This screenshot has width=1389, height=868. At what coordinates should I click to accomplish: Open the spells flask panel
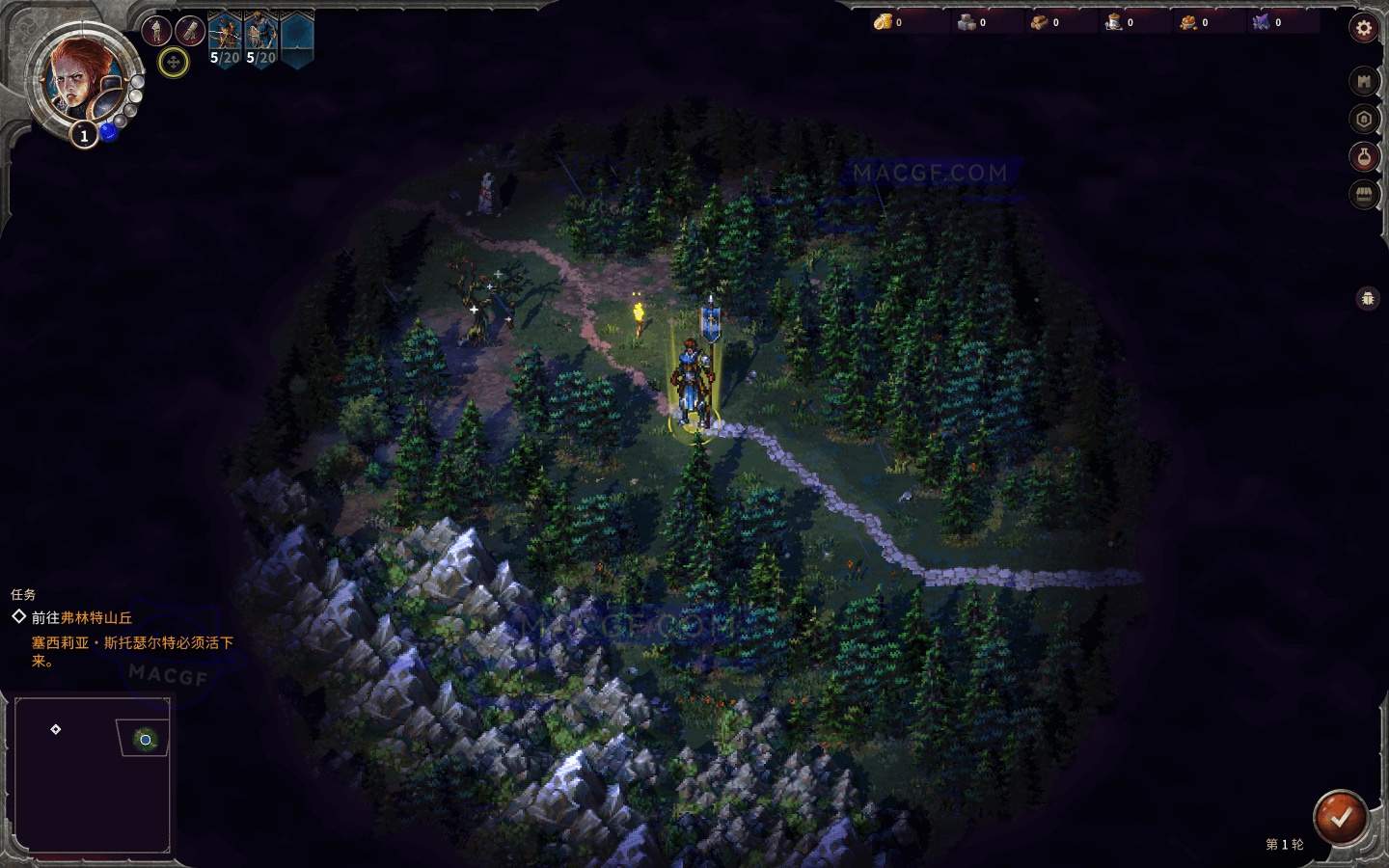click(x=1364, y=157)
